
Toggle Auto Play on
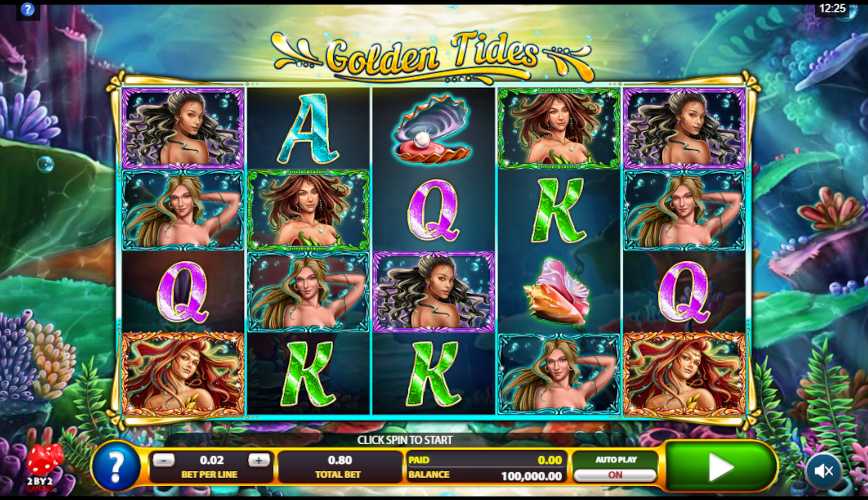pyautogui.click(x=614, y=475)
